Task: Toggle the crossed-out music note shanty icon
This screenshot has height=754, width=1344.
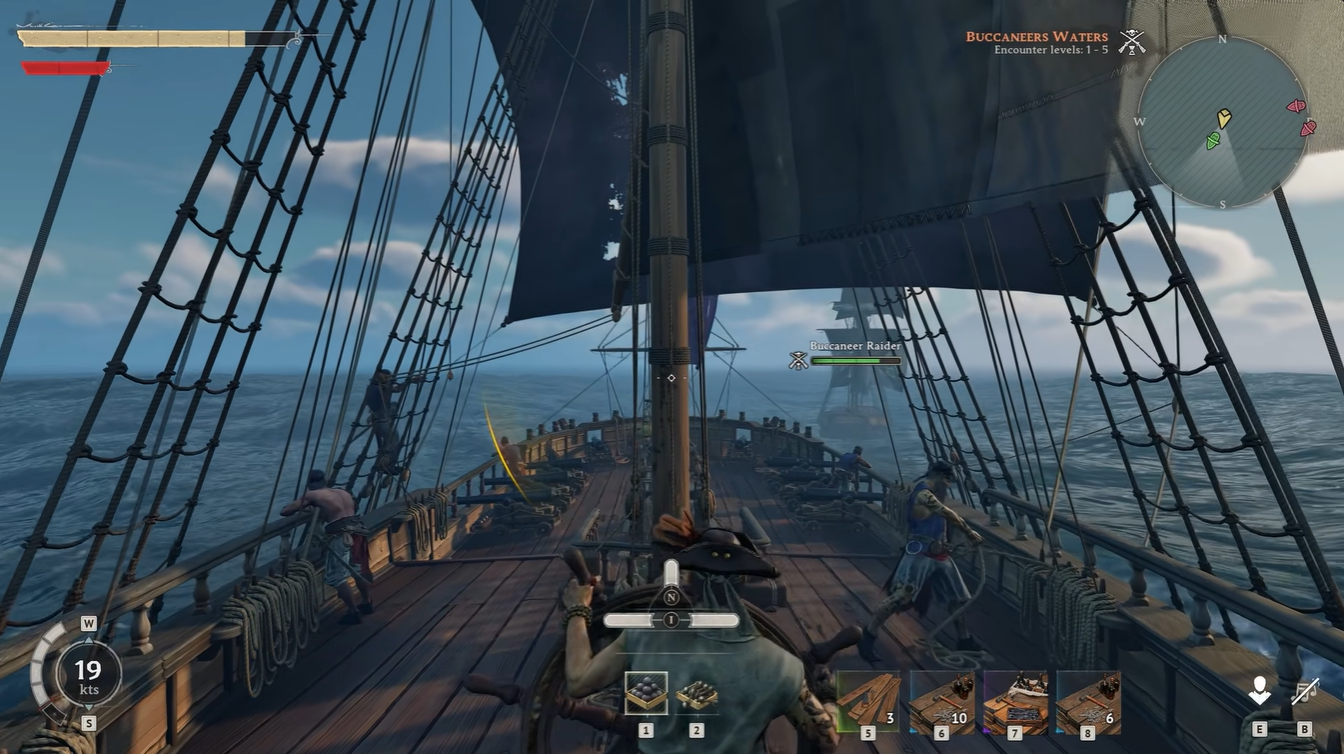Action: point(1305,690)
